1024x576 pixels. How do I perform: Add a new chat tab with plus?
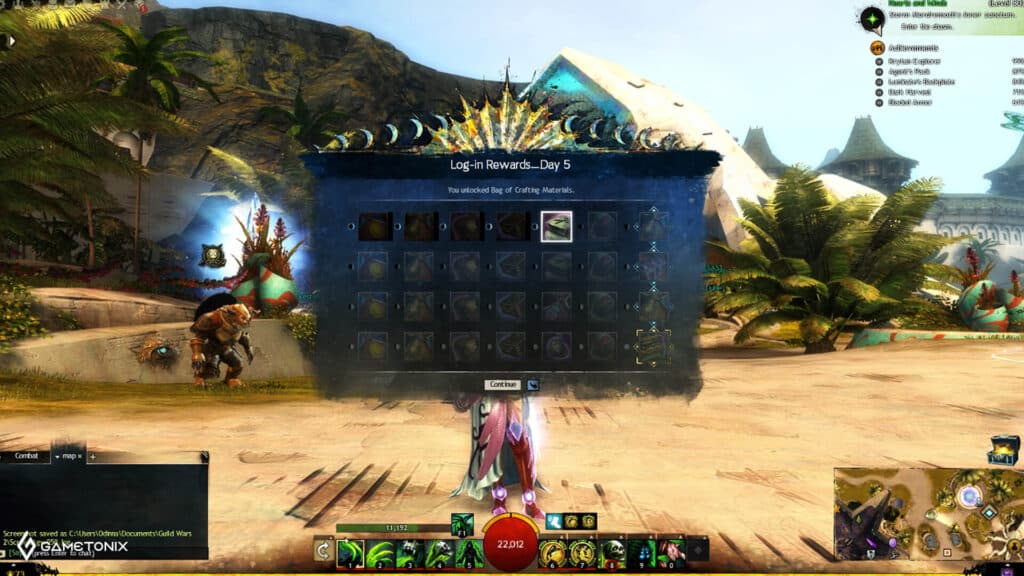tap(93, 456)
